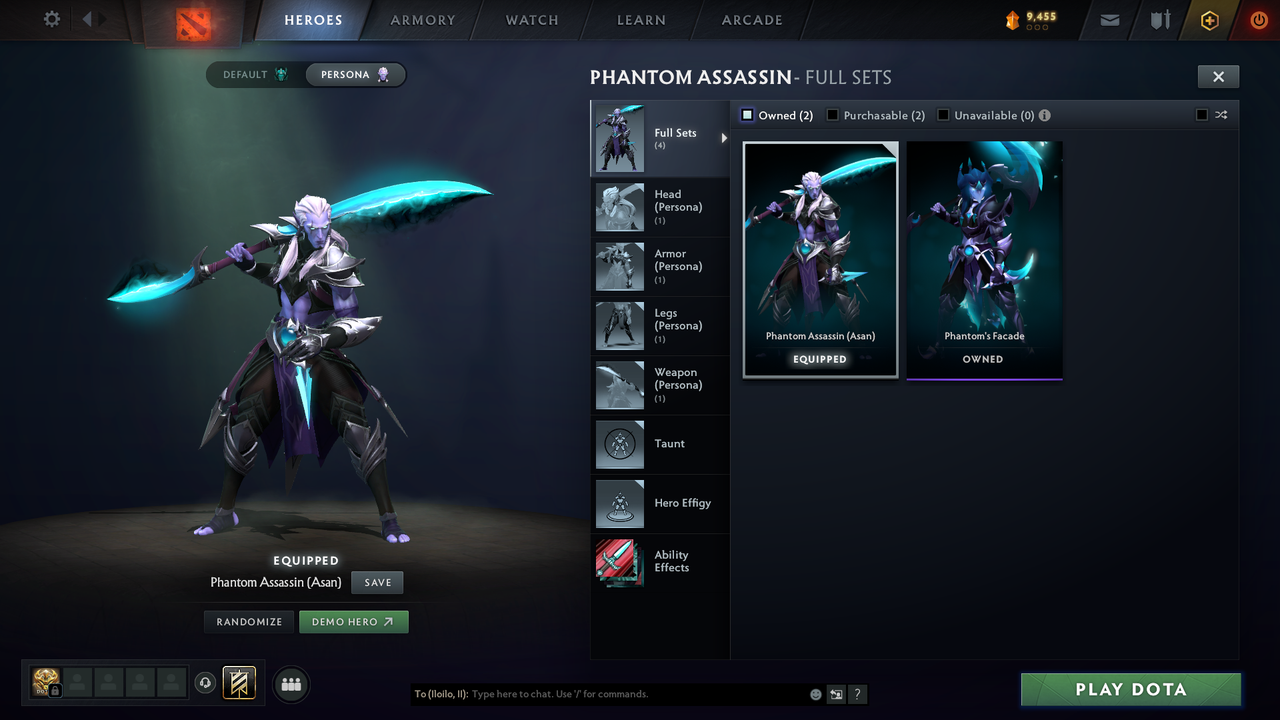Open the Dota 2 mail inbox icon

coord(1109,20)
